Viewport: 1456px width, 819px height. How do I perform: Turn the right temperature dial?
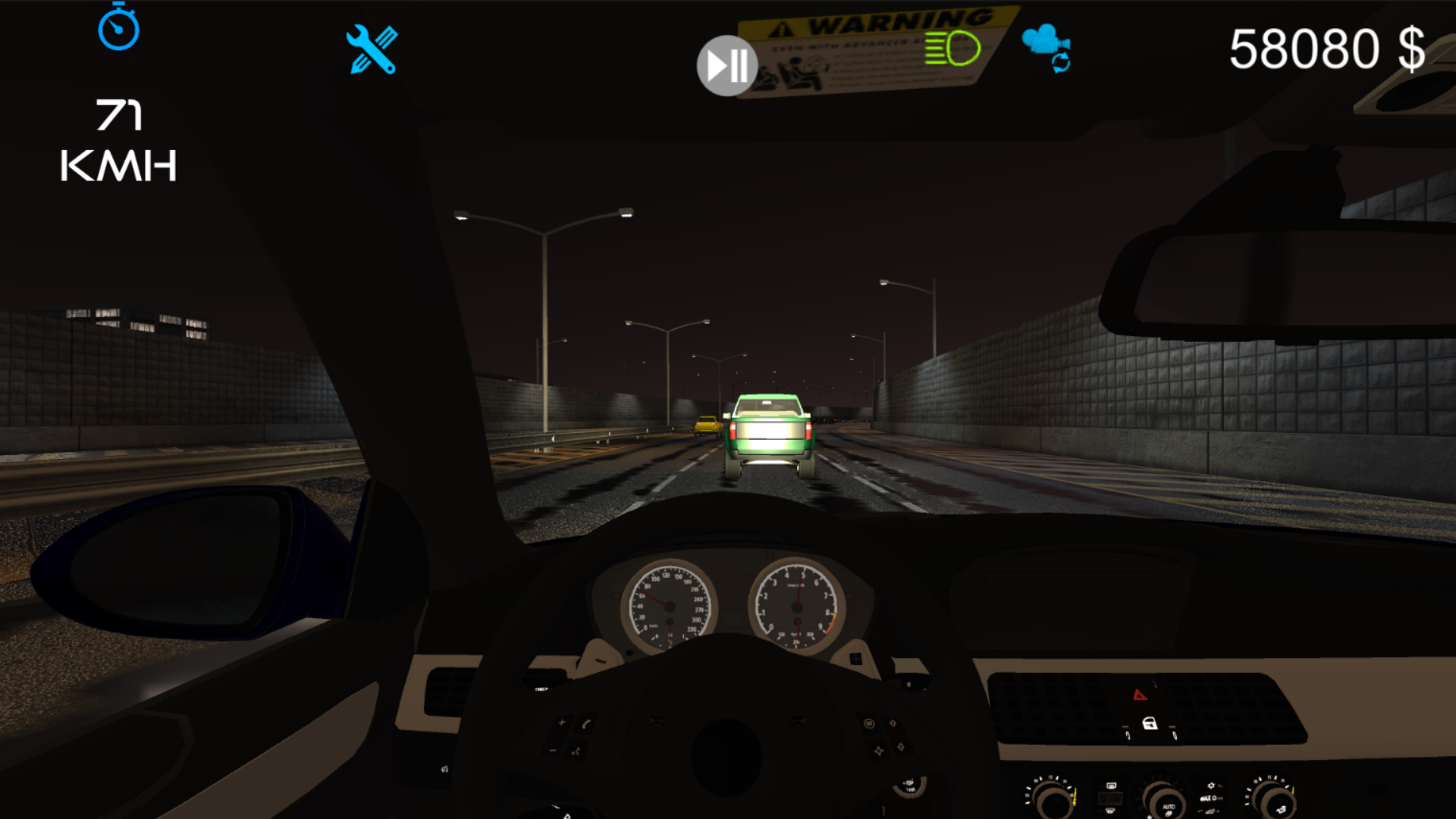pyautogui.click(x=1278, y=802)
